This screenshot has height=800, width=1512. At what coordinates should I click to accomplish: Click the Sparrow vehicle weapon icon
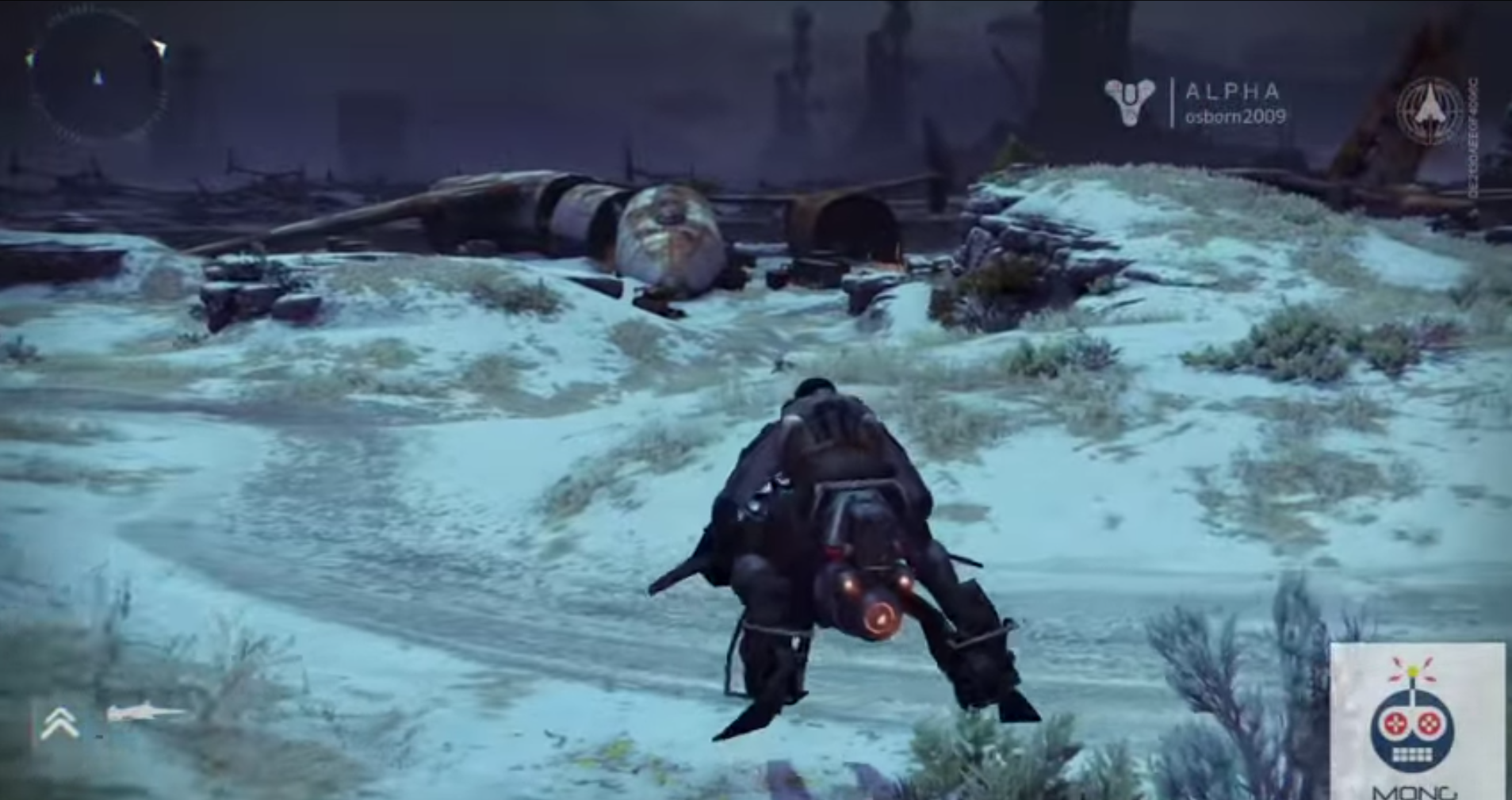pos(145,713)
